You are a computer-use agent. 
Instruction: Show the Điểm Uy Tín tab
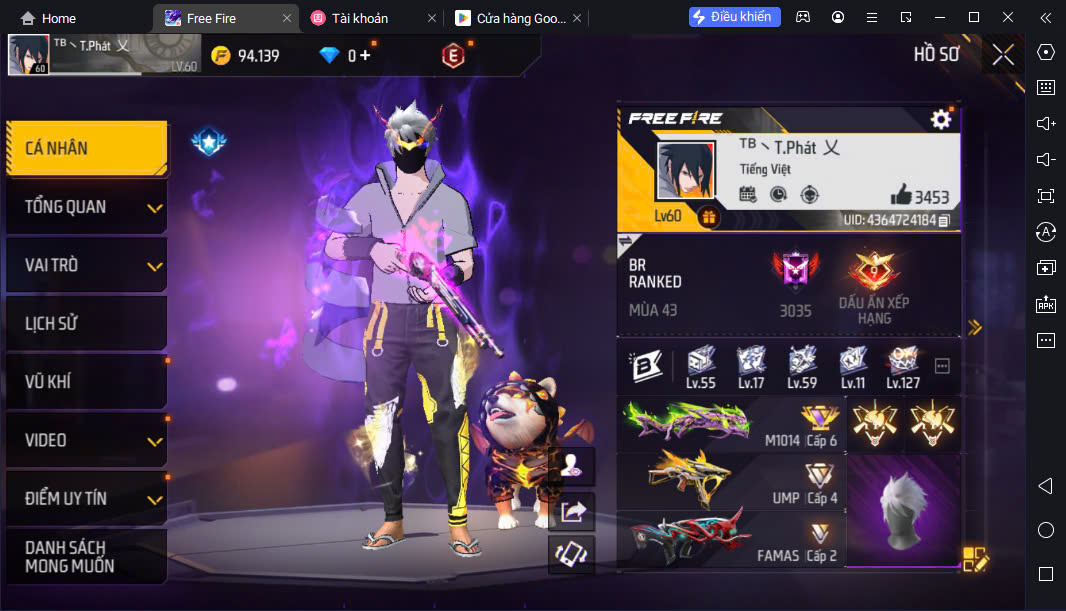pos(86,498)
